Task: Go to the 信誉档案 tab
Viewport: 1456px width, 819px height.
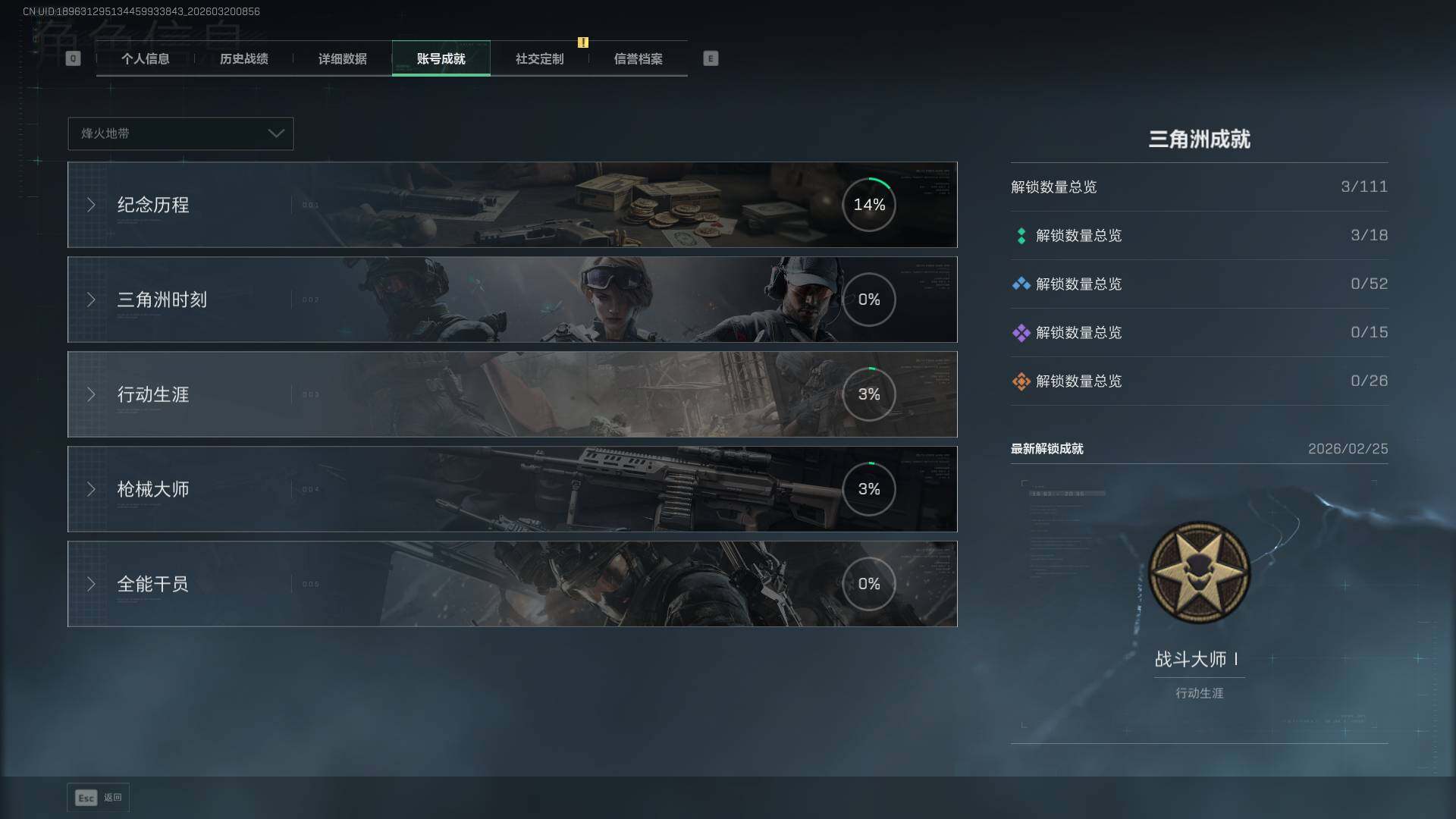Action: coord(638,59)
